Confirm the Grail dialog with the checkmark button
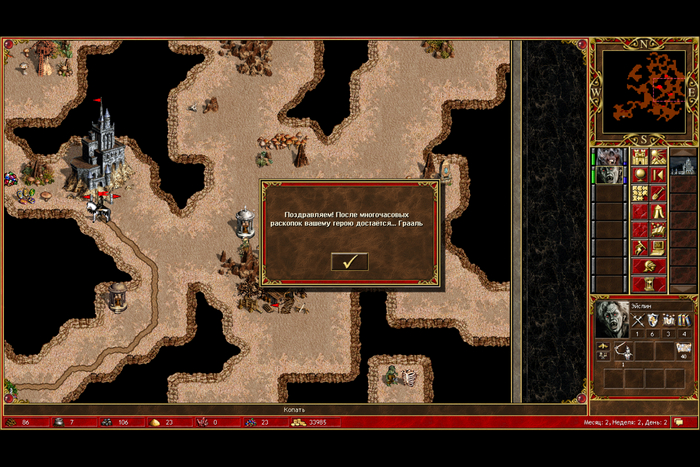Screen dimensions: 700x467 click(350, 262)
